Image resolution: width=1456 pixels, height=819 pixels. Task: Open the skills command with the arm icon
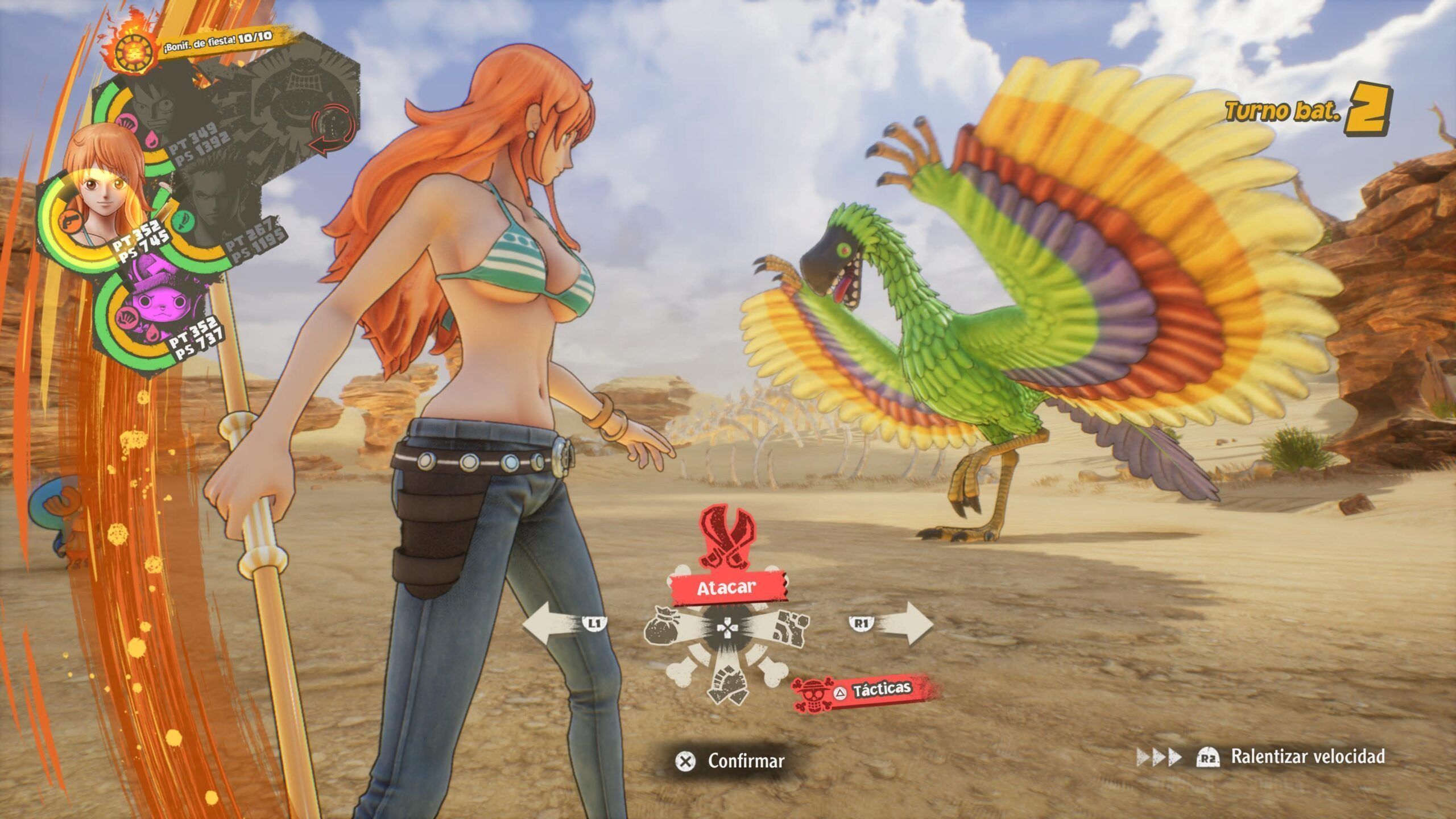pos(790,628)
